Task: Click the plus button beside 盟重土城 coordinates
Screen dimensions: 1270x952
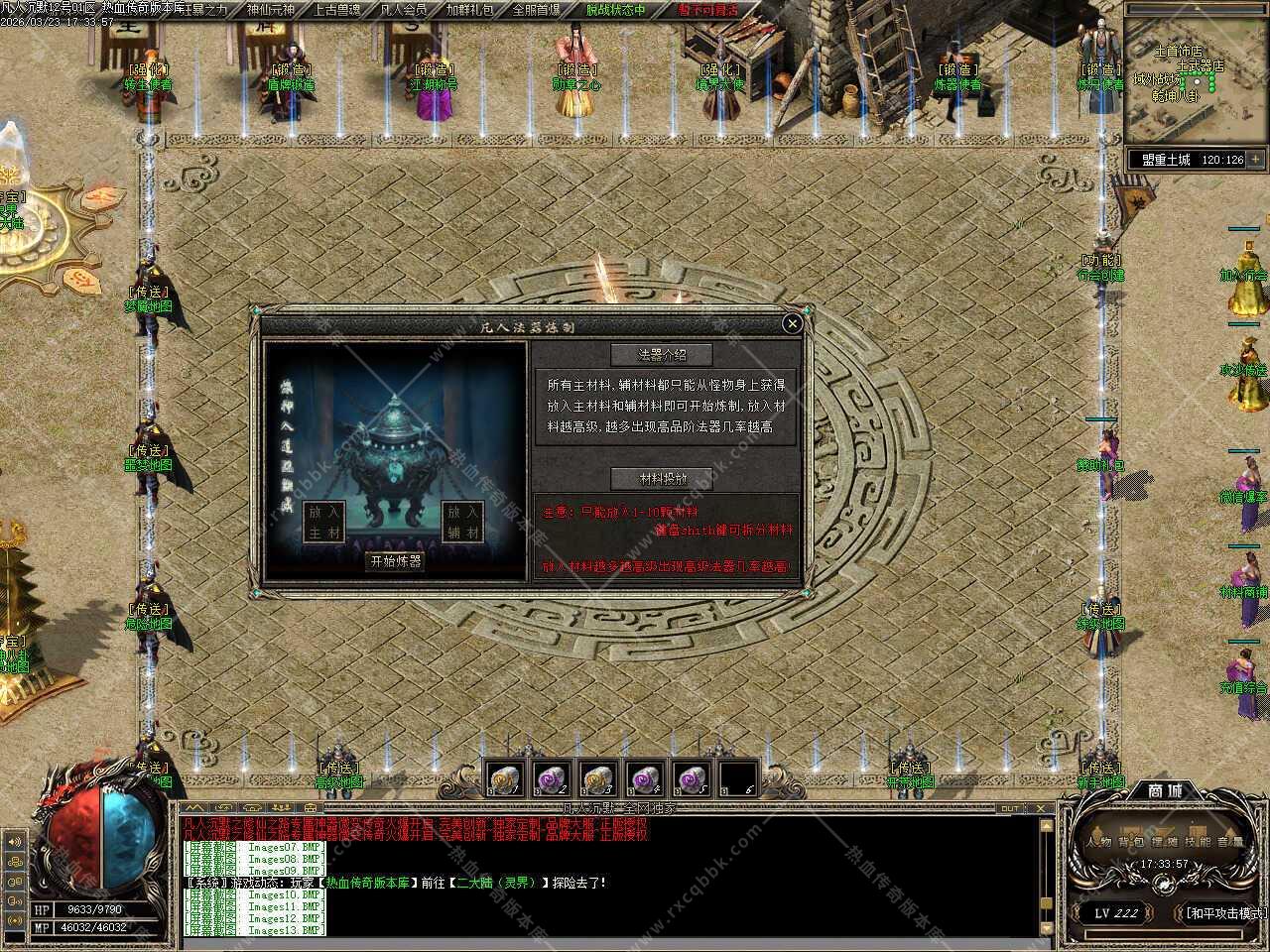Action: (1255, 159)
